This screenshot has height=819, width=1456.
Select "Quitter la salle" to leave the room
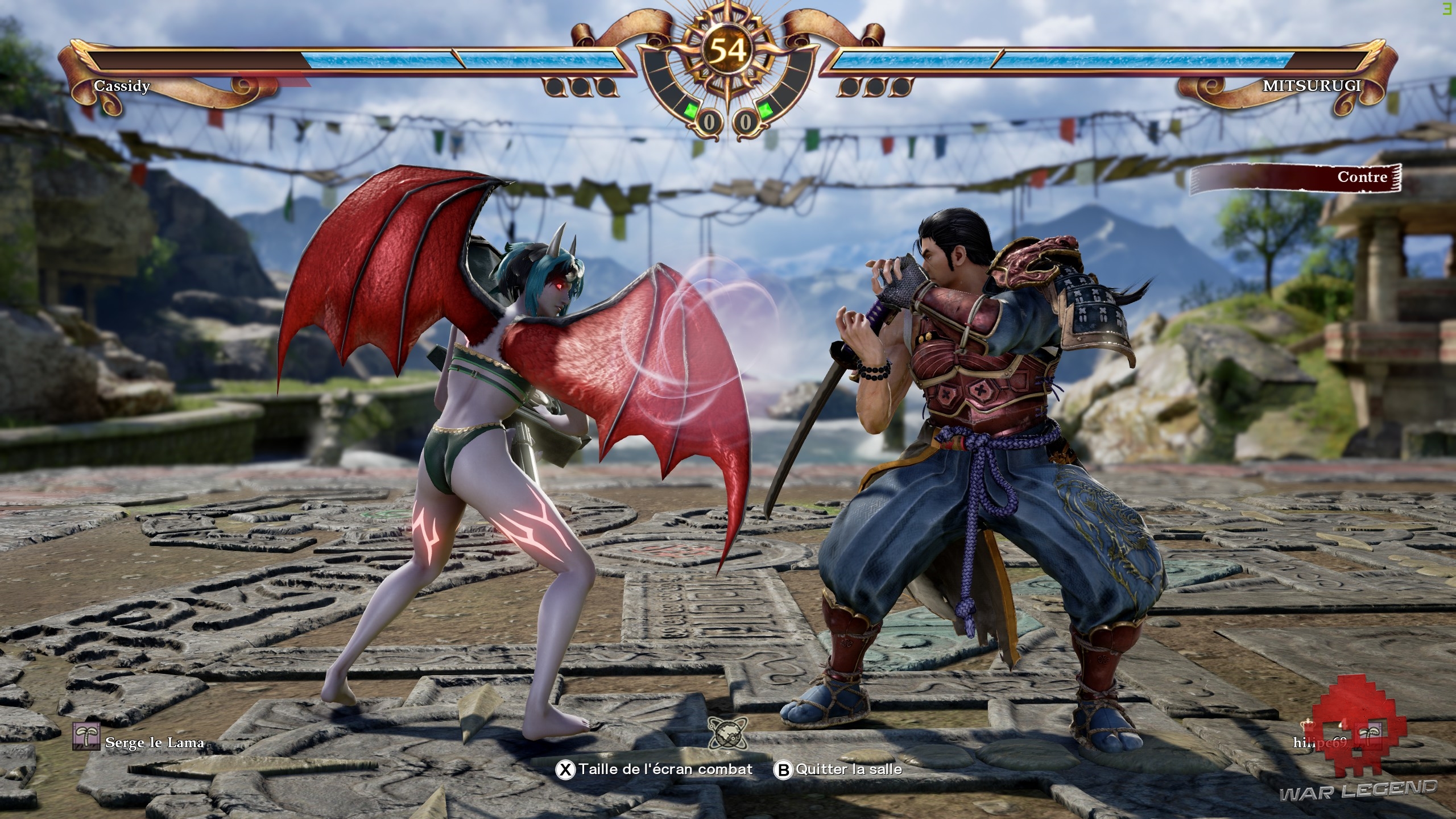pyautogui.click(x=839, y=770)
